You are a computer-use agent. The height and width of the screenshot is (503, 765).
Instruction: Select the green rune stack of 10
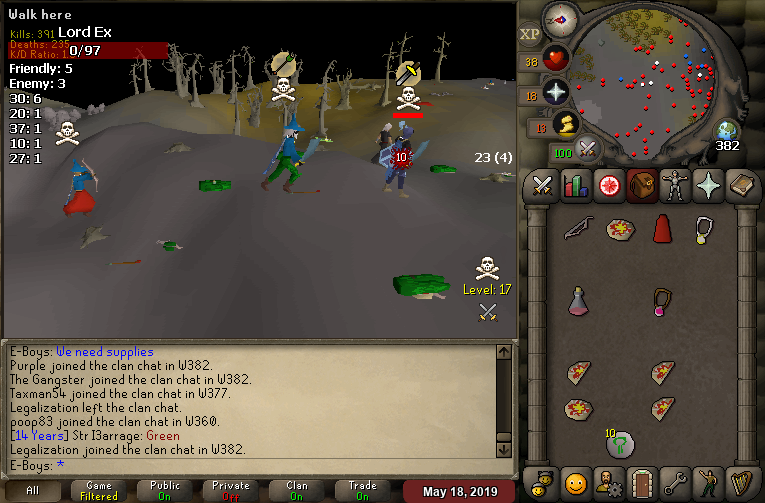(618, 443)
